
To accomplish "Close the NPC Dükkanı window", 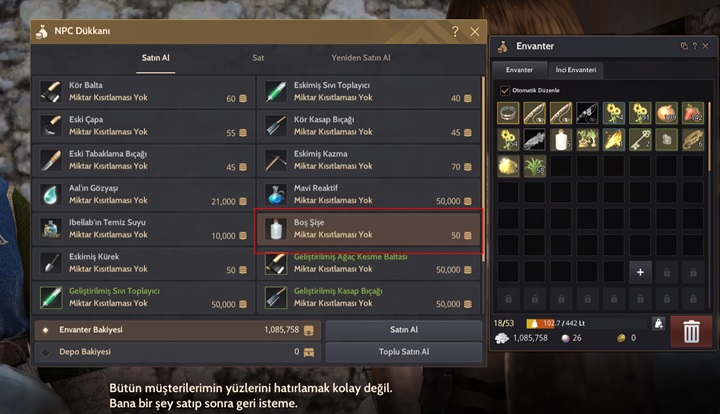I will tap(475, 32).
